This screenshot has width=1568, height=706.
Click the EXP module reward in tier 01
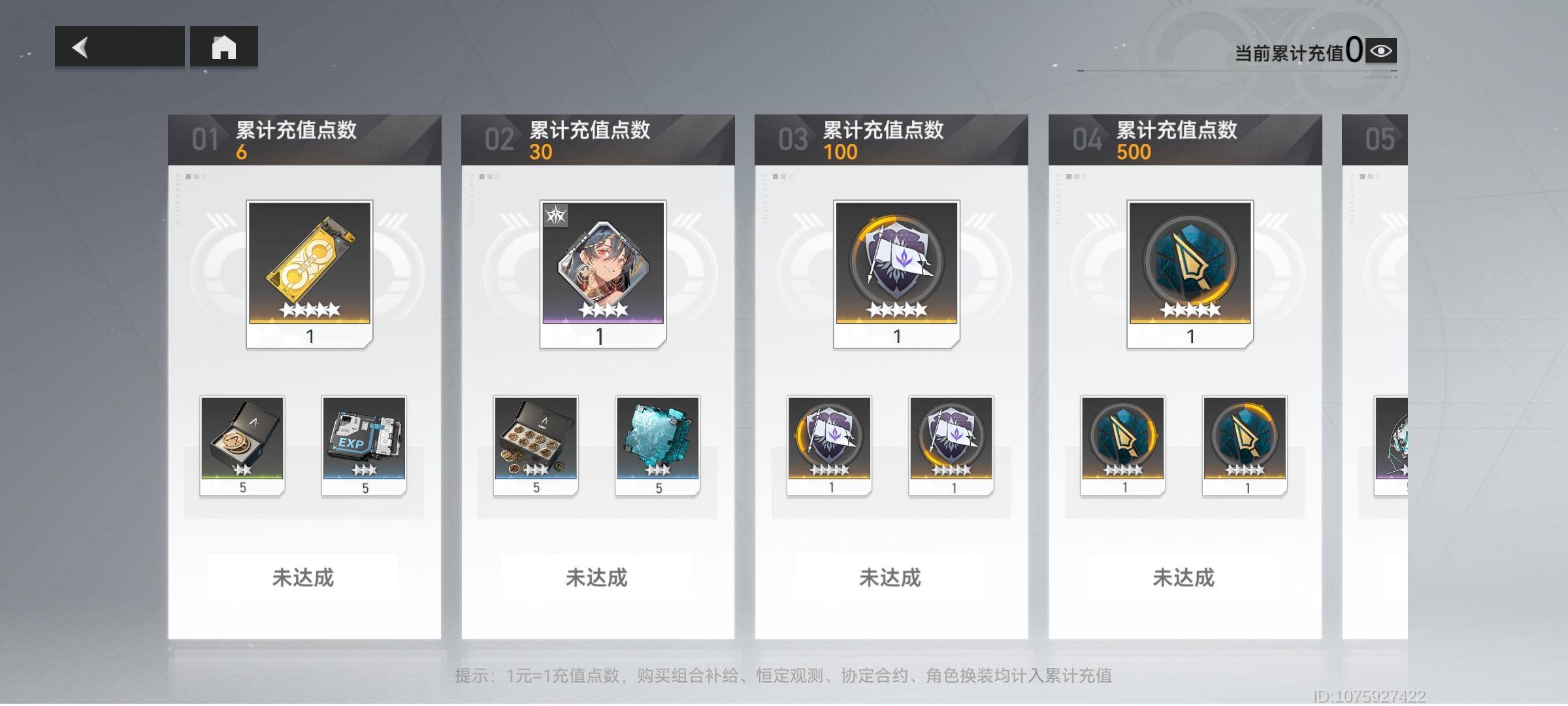click(364, 445)
